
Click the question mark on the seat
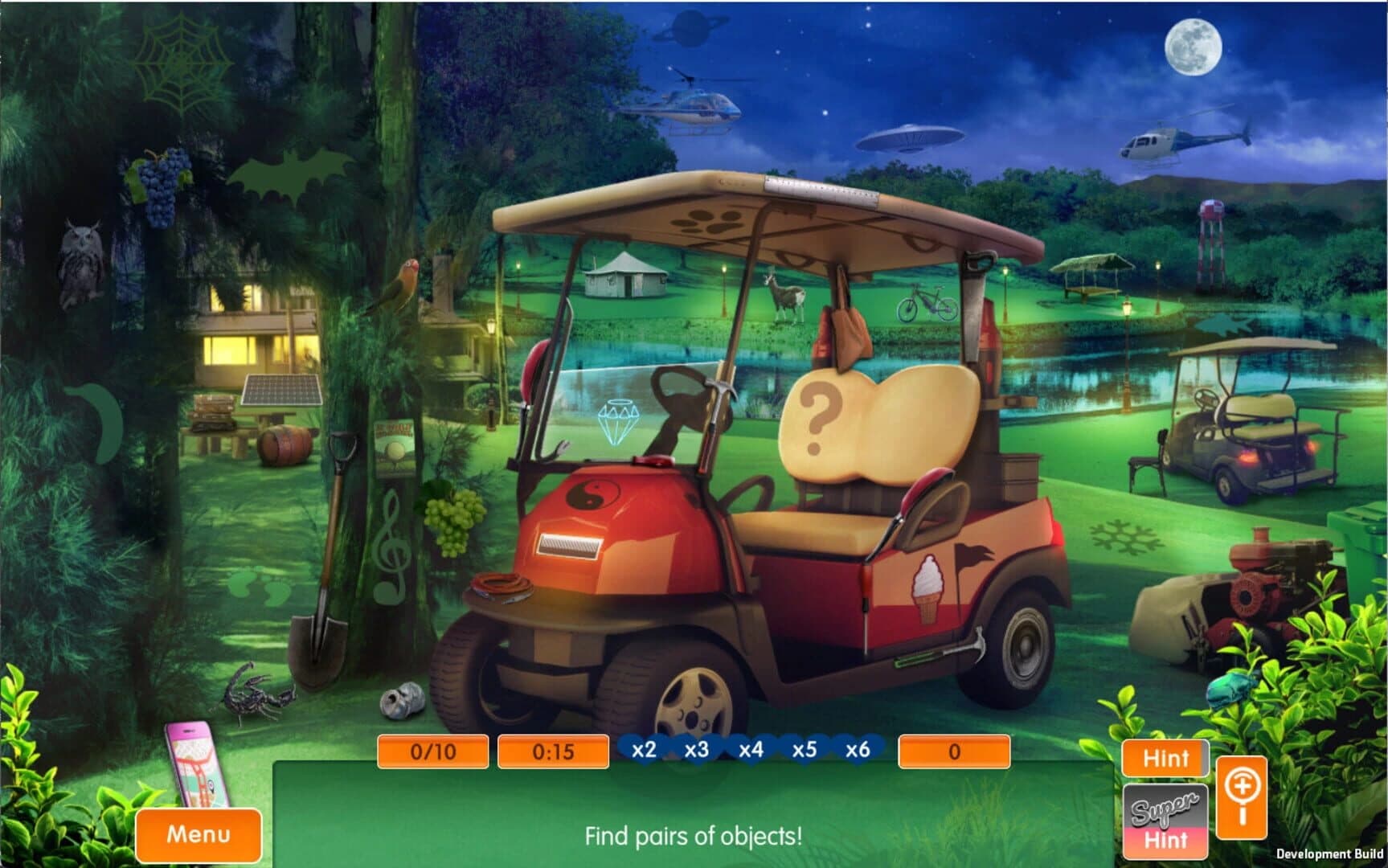[x=819, y=418]
